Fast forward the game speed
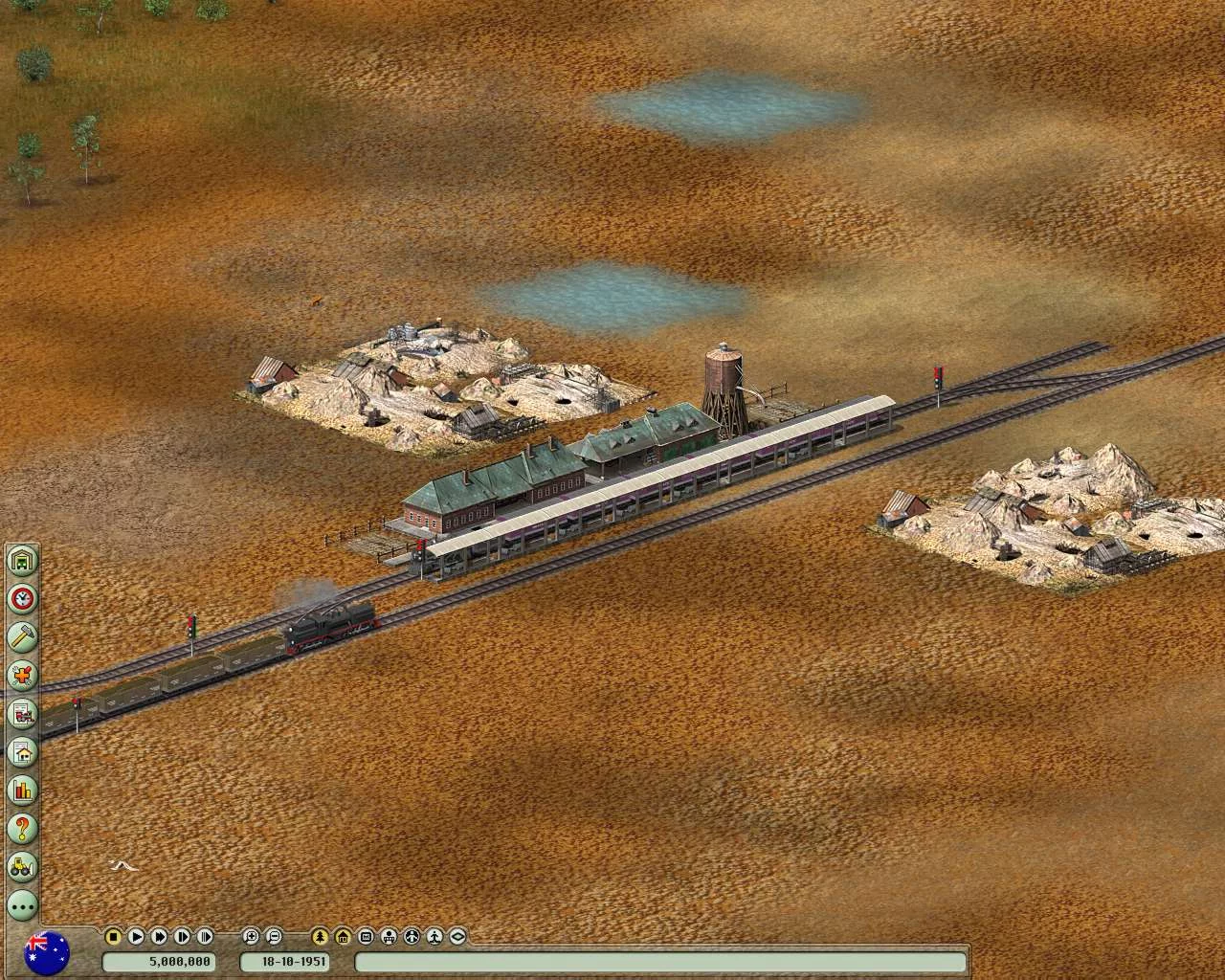Screen dimensions: 1225x980 [x=158, y=937]
